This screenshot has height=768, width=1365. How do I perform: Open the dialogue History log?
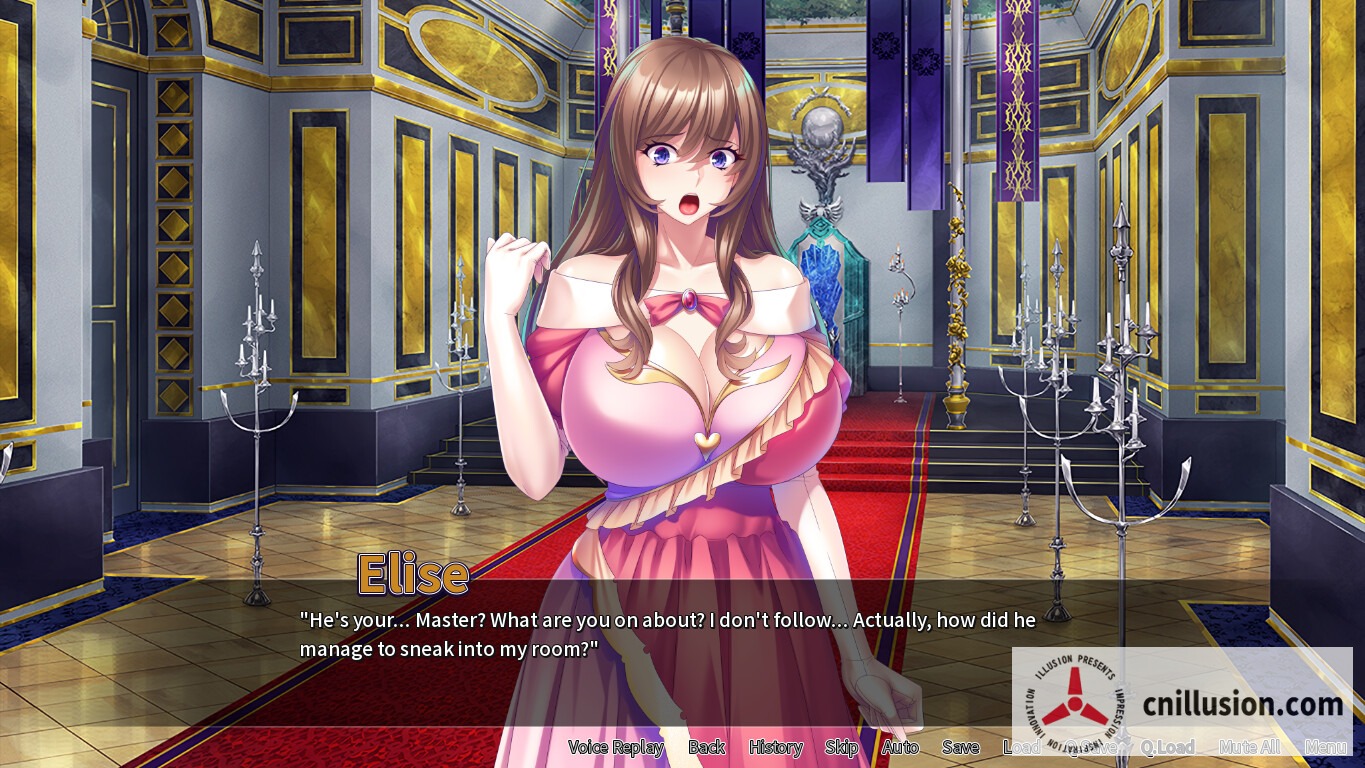point(775,747)
